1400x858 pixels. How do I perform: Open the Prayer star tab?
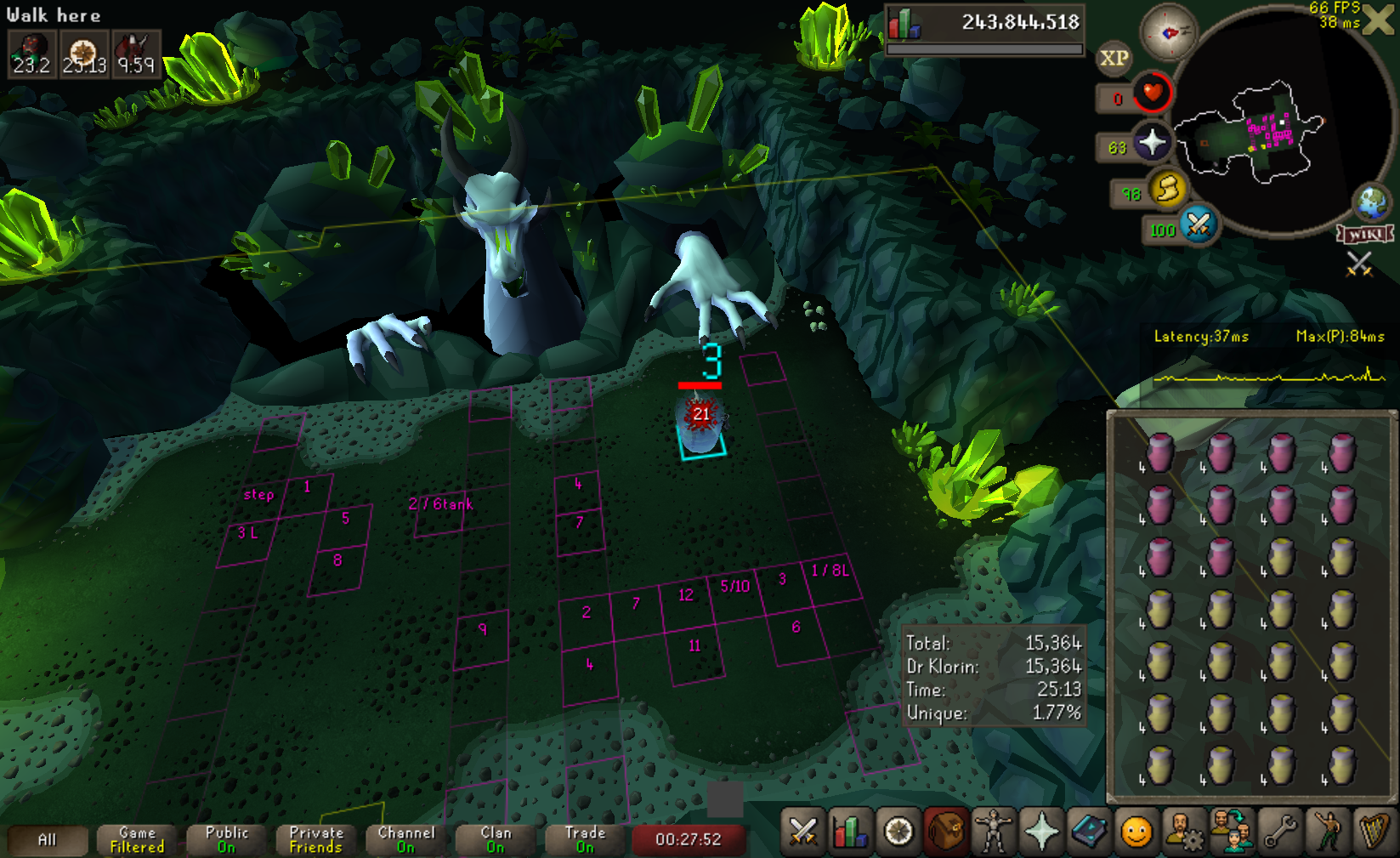coord(1041,832)
